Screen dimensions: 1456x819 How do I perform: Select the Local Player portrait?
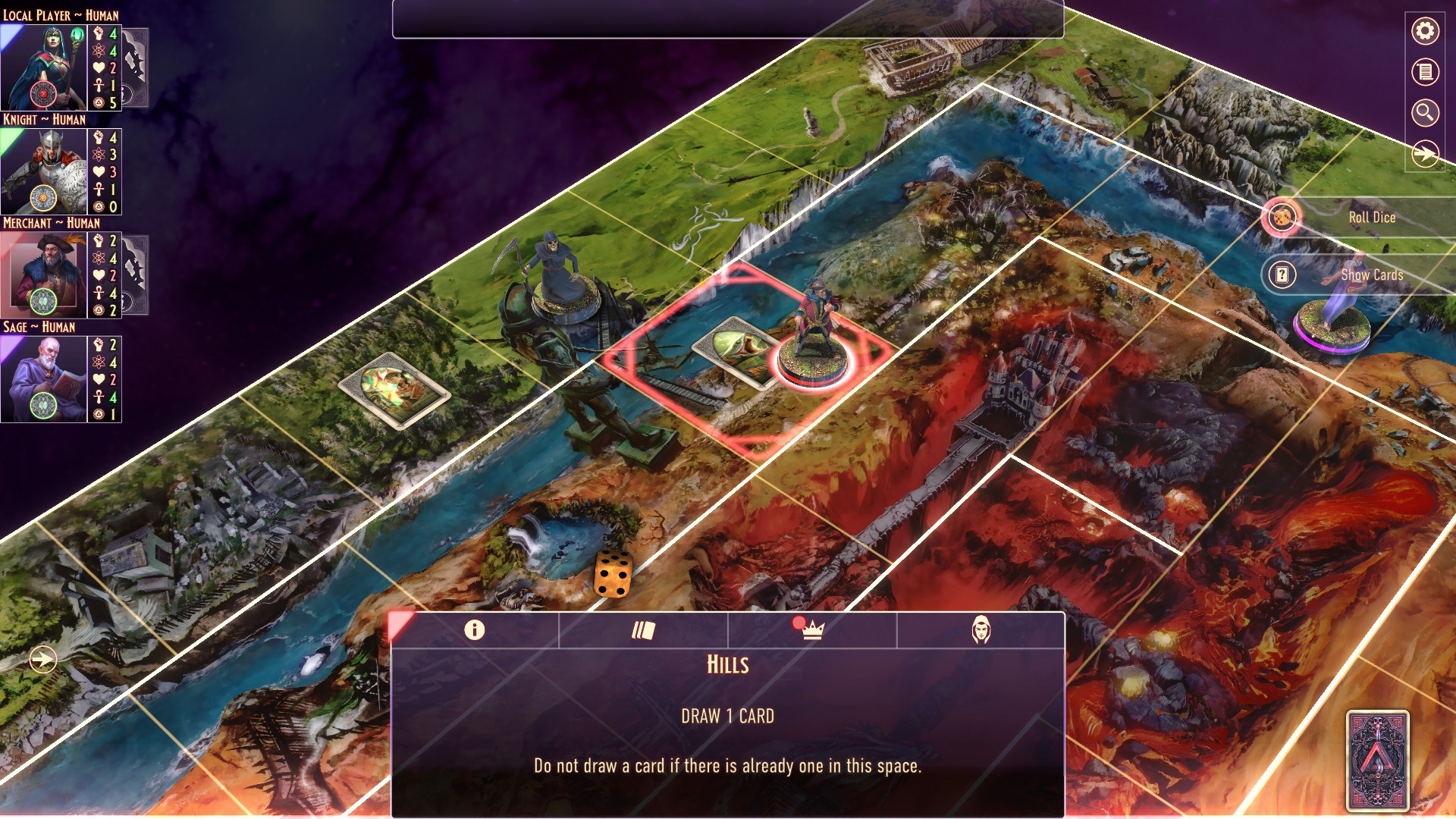(45, 67)
